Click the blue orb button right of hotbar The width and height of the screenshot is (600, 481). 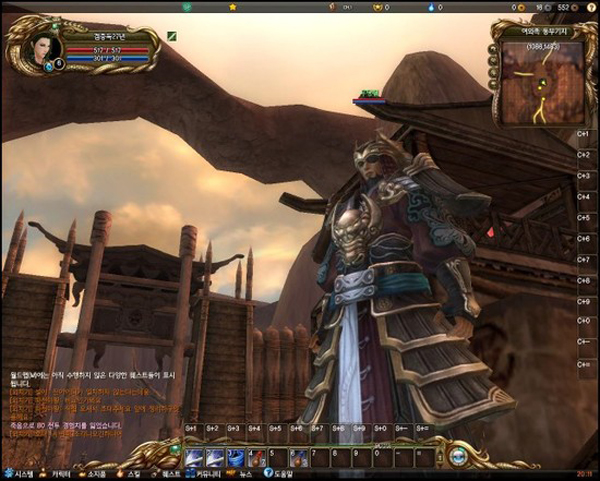458,457
